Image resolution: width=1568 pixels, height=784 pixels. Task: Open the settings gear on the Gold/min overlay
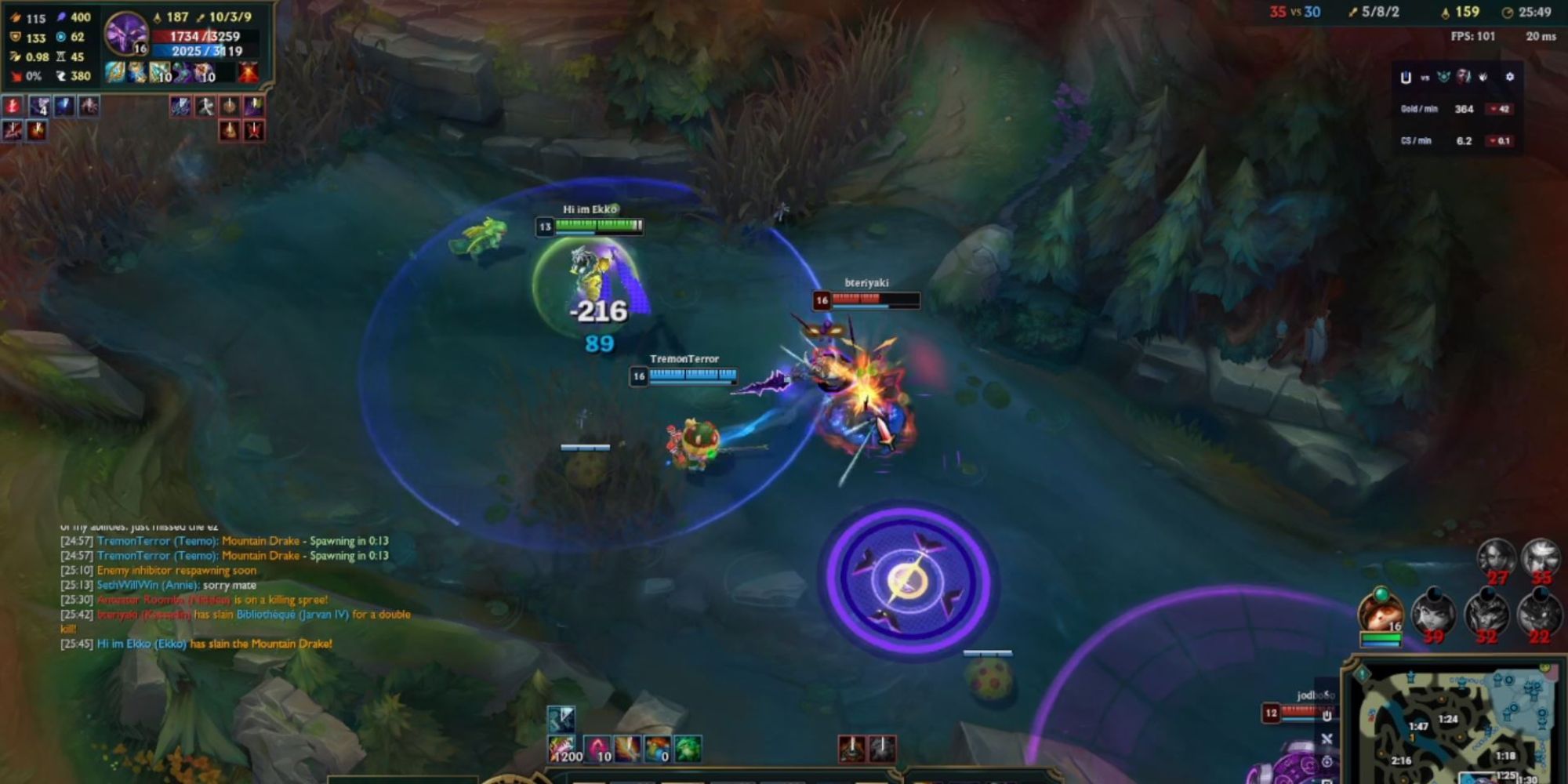(1510, 76)
